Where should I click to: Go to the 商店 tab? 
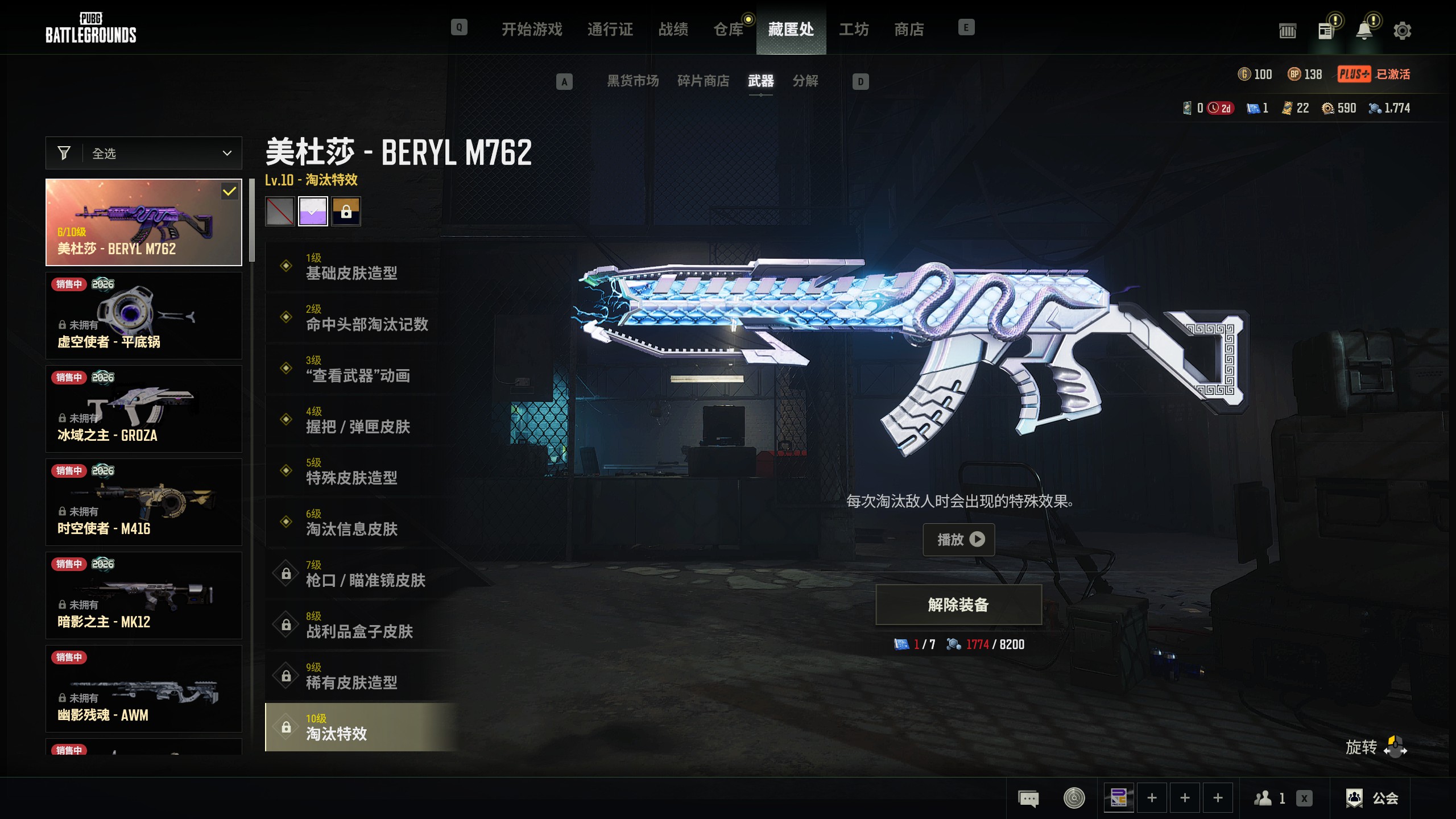909,29
